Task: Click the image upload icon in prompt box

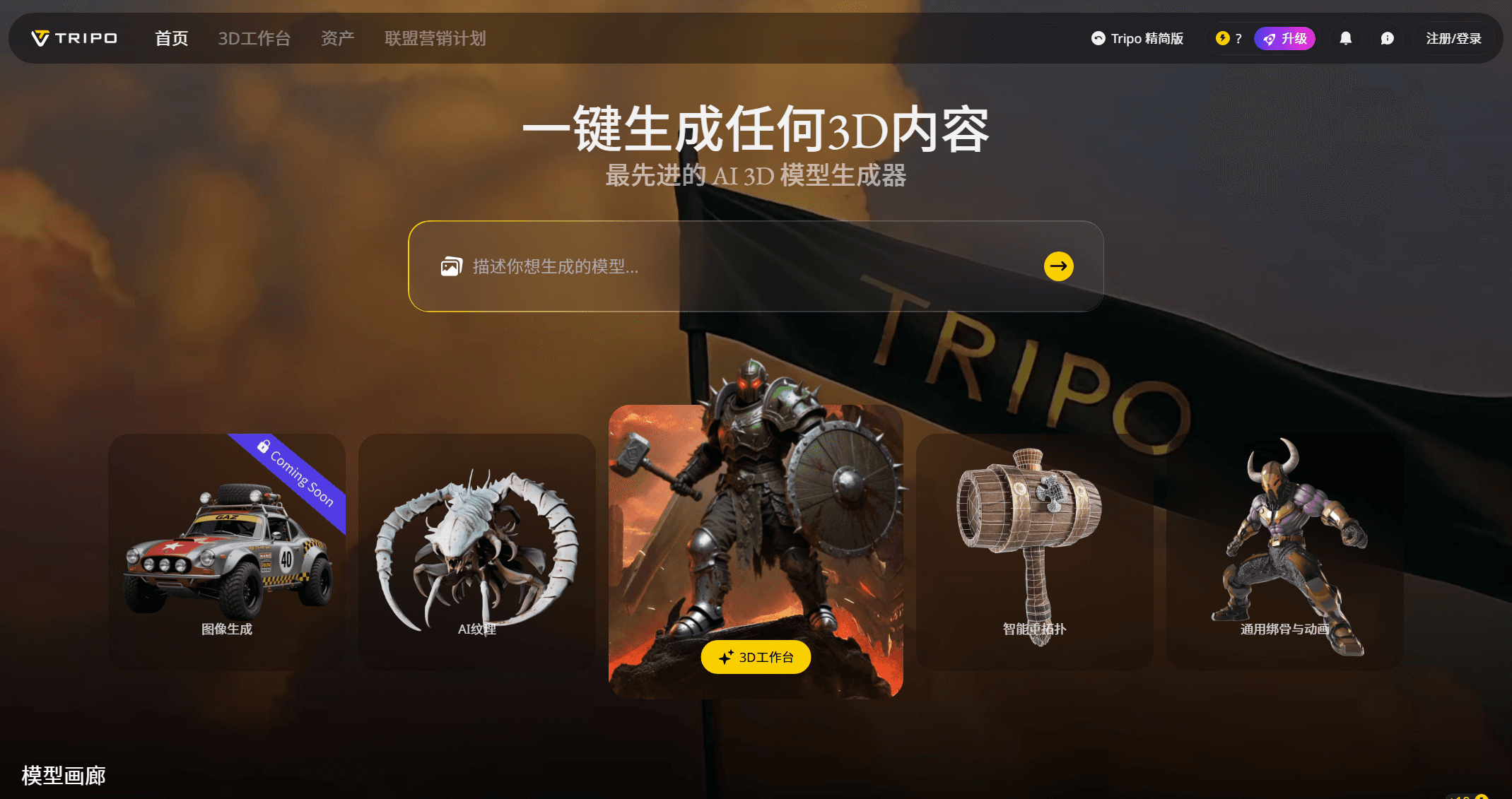Action: (x=450, y=266)
